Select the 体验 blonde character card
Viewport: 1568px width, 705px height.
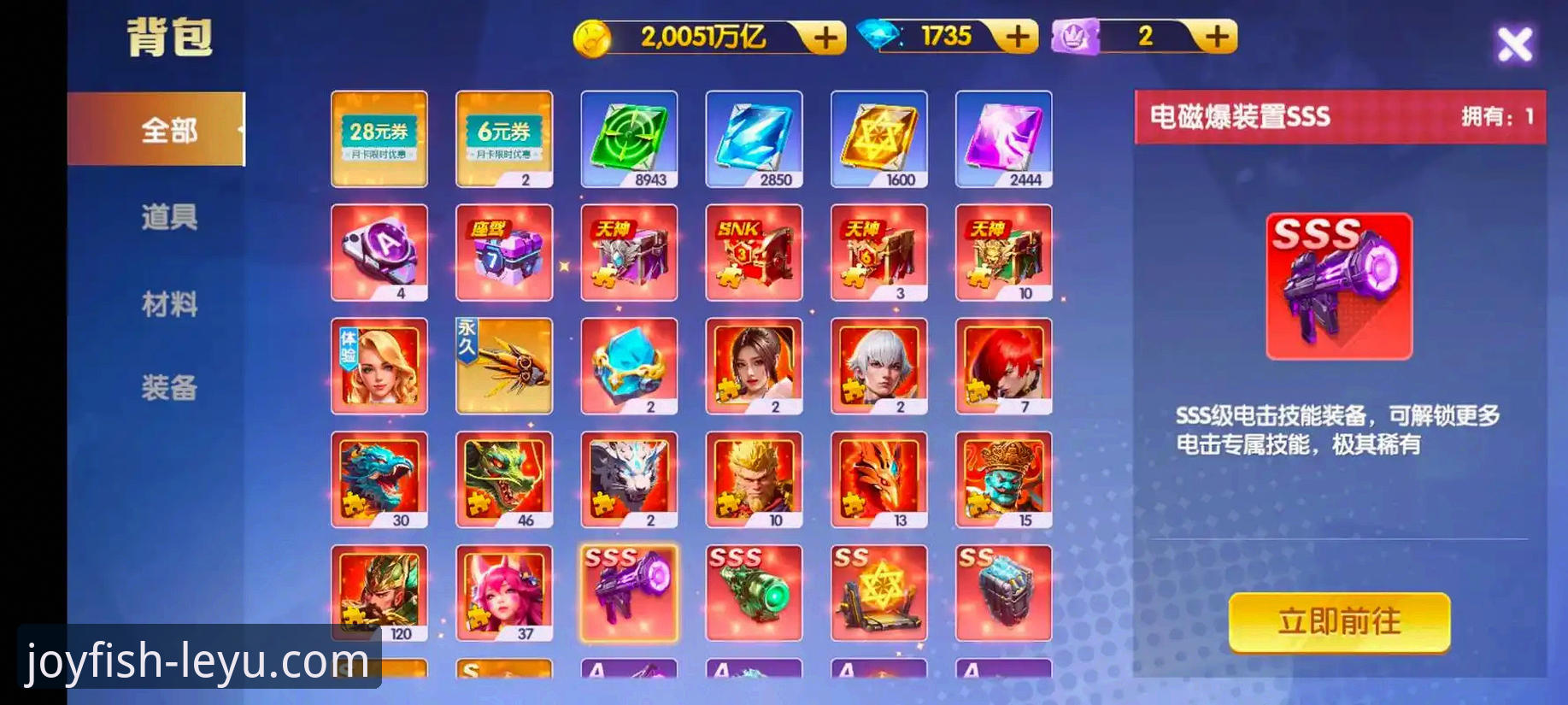point(379,366)
